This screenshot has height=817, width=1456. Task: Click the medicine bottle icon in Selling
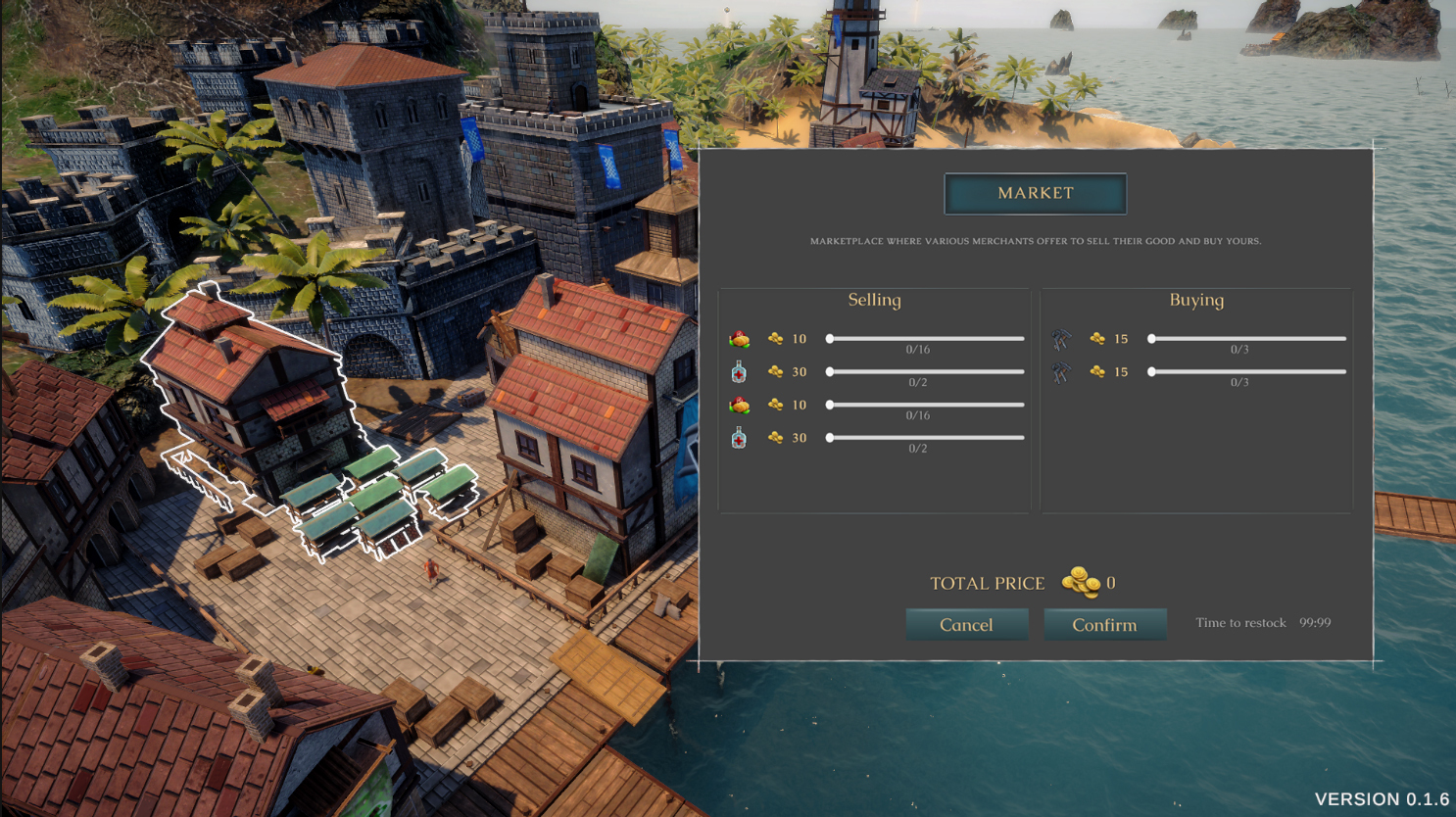737,371
